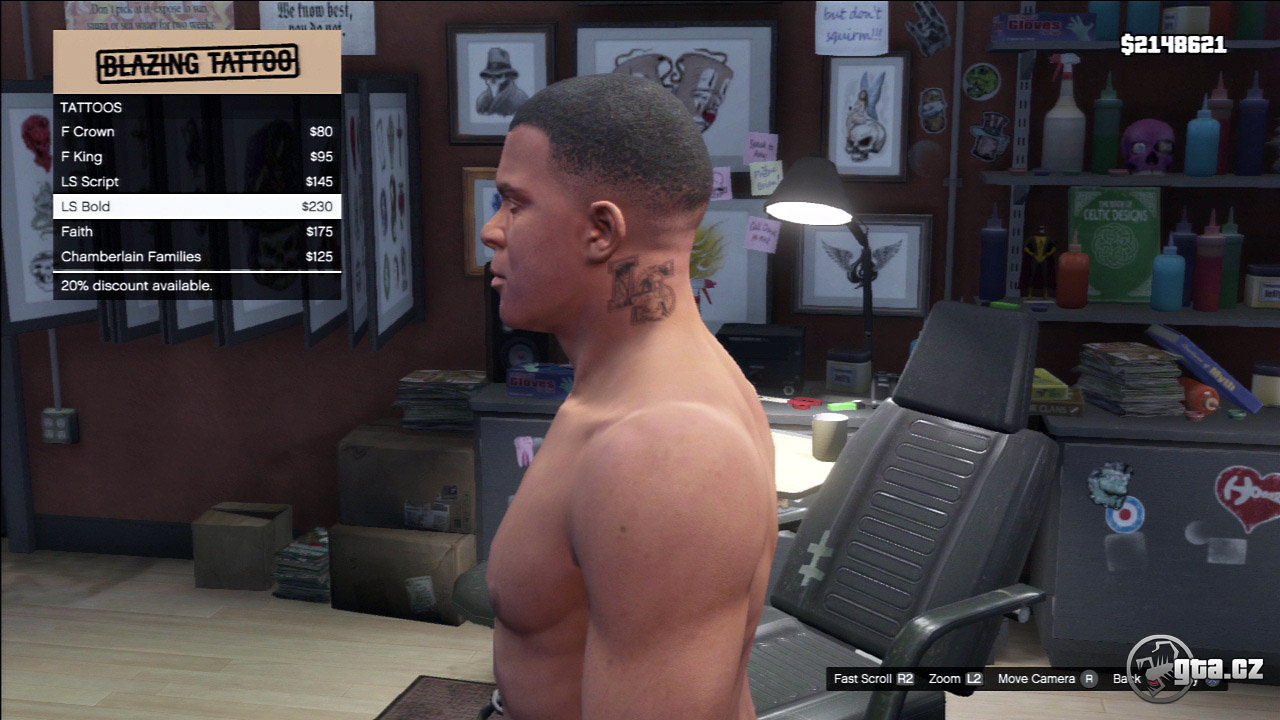Click the highlighted LS Bold tattoo

[196, 207]
